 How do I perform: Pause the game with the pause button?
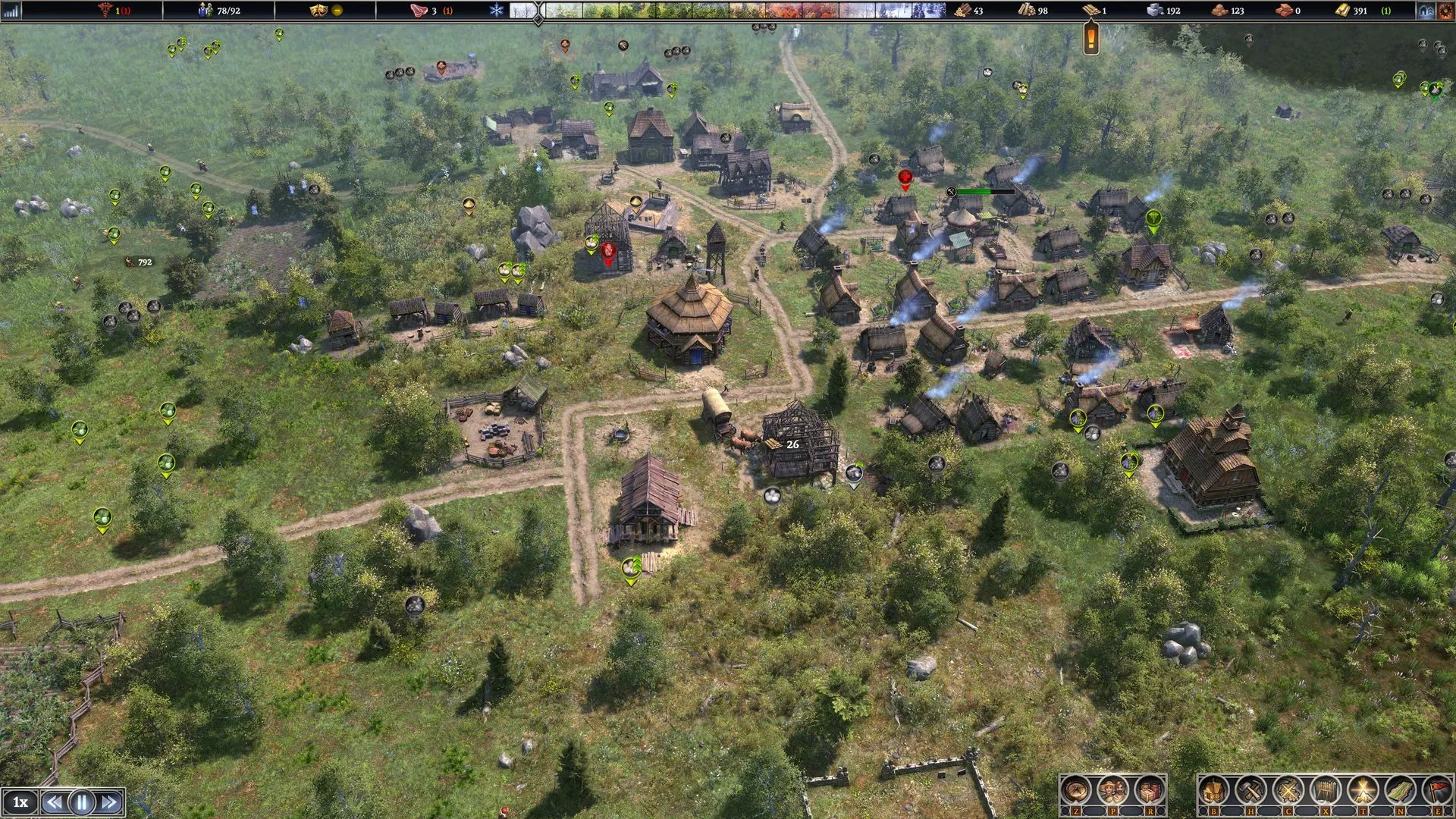82,802
